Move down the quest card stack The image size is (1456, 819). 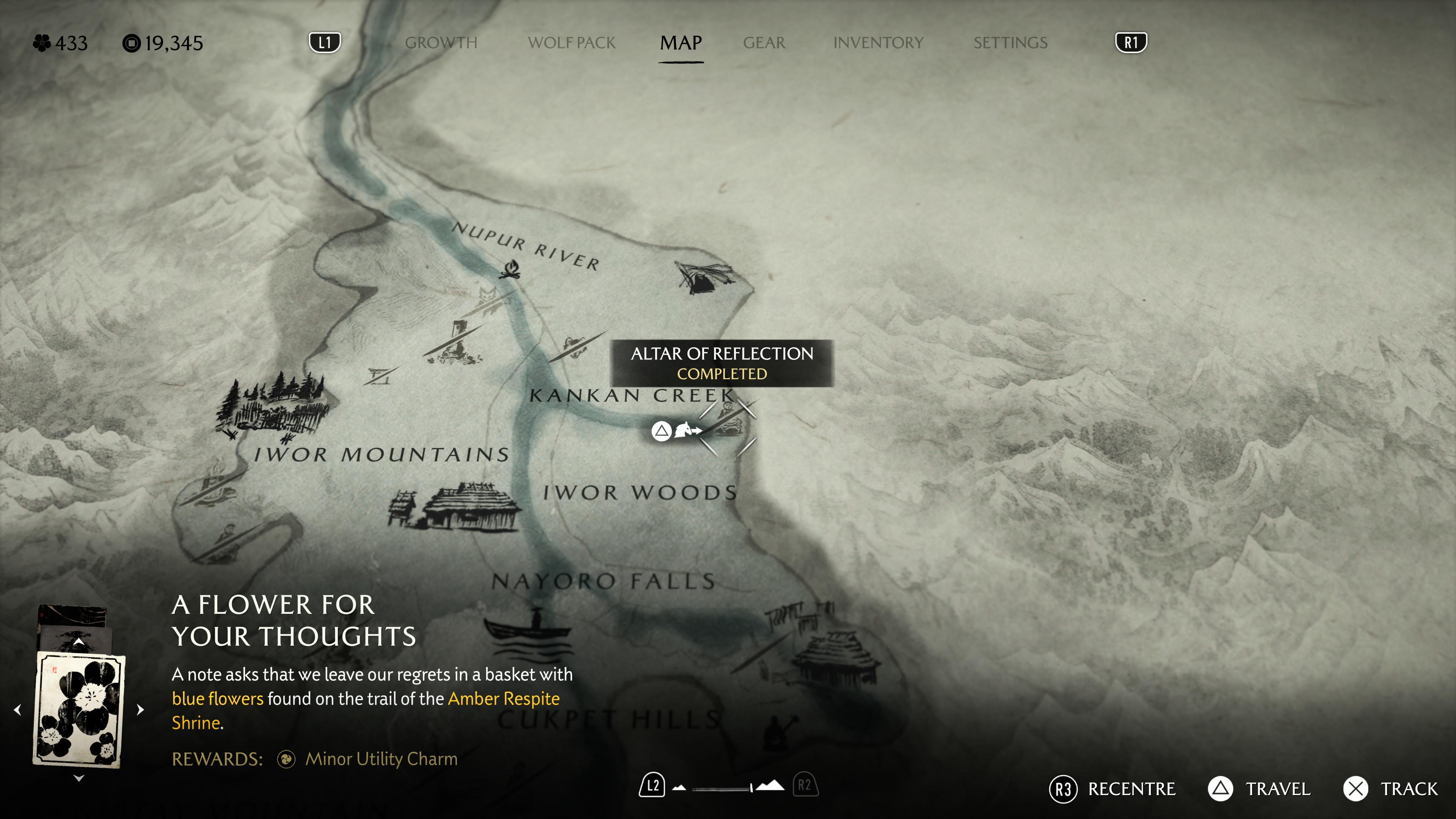click(78, 778)
